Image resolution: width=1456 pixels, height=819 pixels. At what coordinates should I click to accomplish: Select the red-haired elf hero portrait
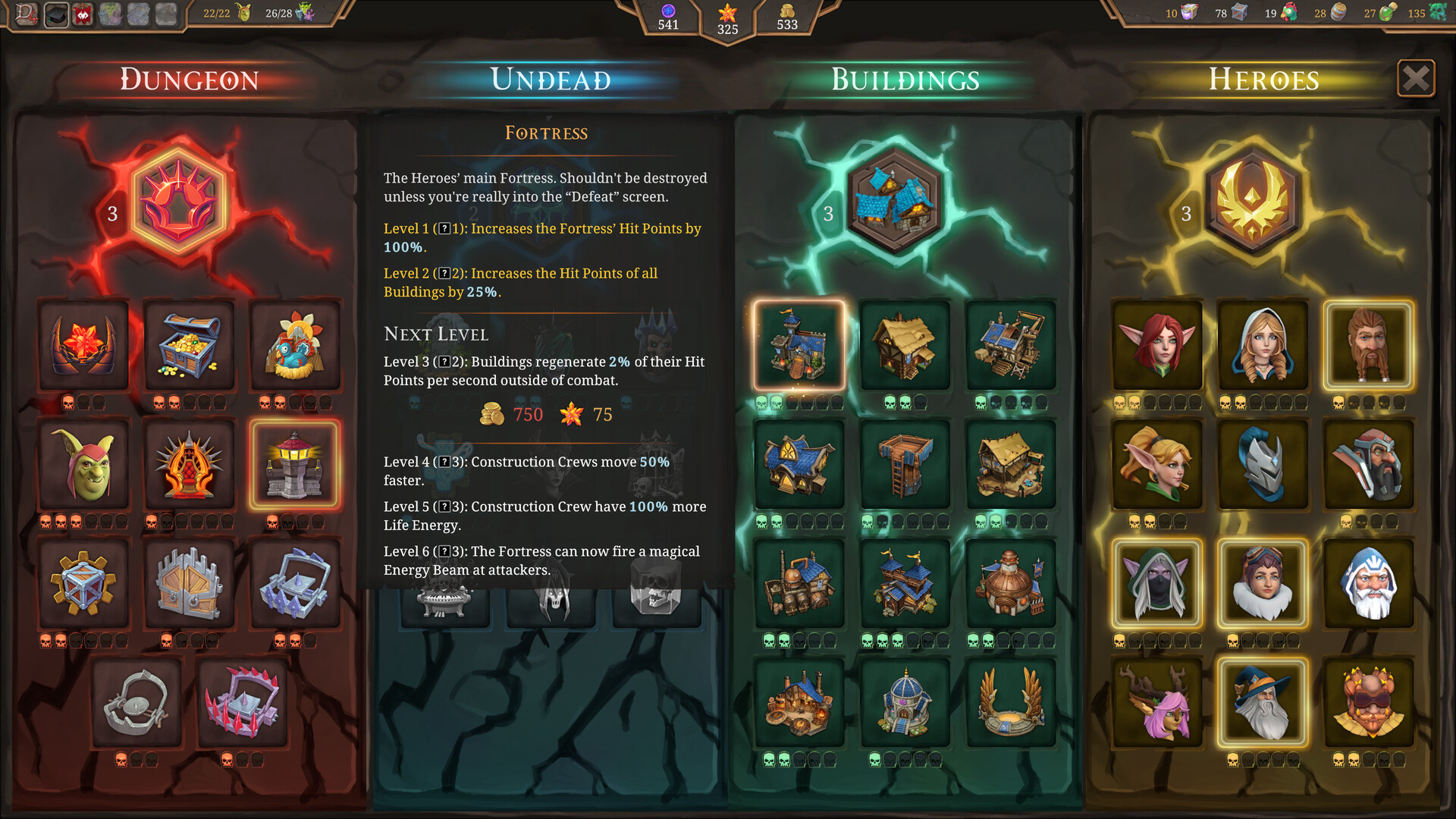pyautogui.click(x=1156, y=347)
